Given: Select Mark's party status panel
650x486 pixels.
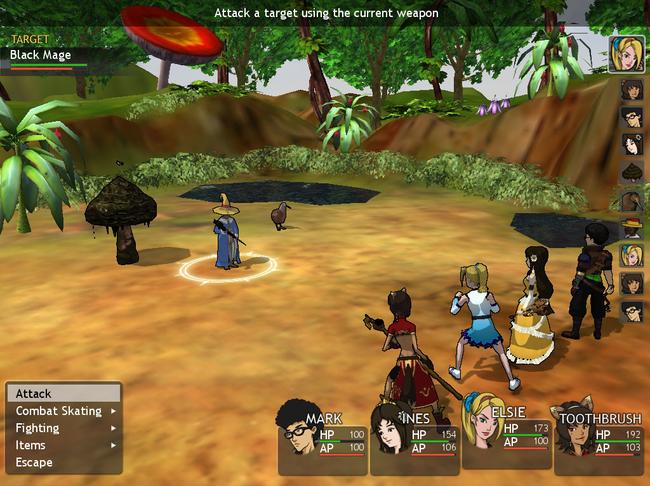Looking at the screenshot, I should tap(322, 440).
